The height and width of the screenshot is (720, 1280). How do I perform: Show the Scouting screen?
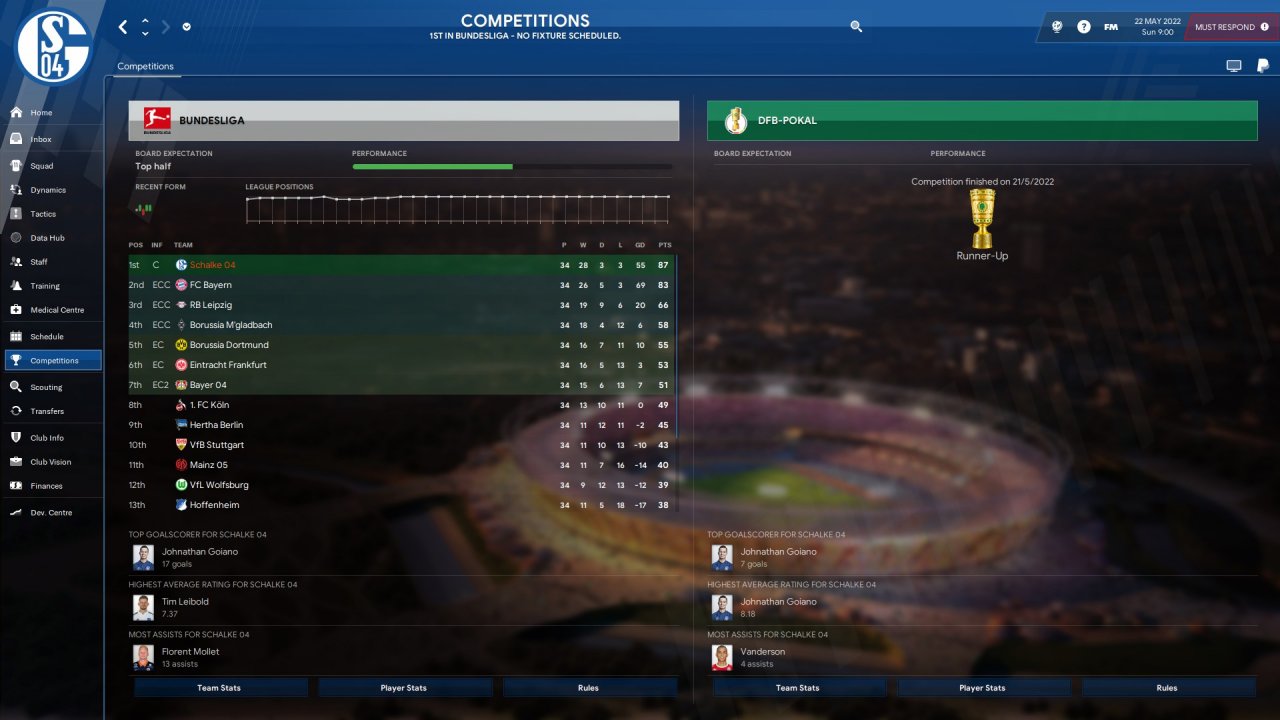coord(46,387)
